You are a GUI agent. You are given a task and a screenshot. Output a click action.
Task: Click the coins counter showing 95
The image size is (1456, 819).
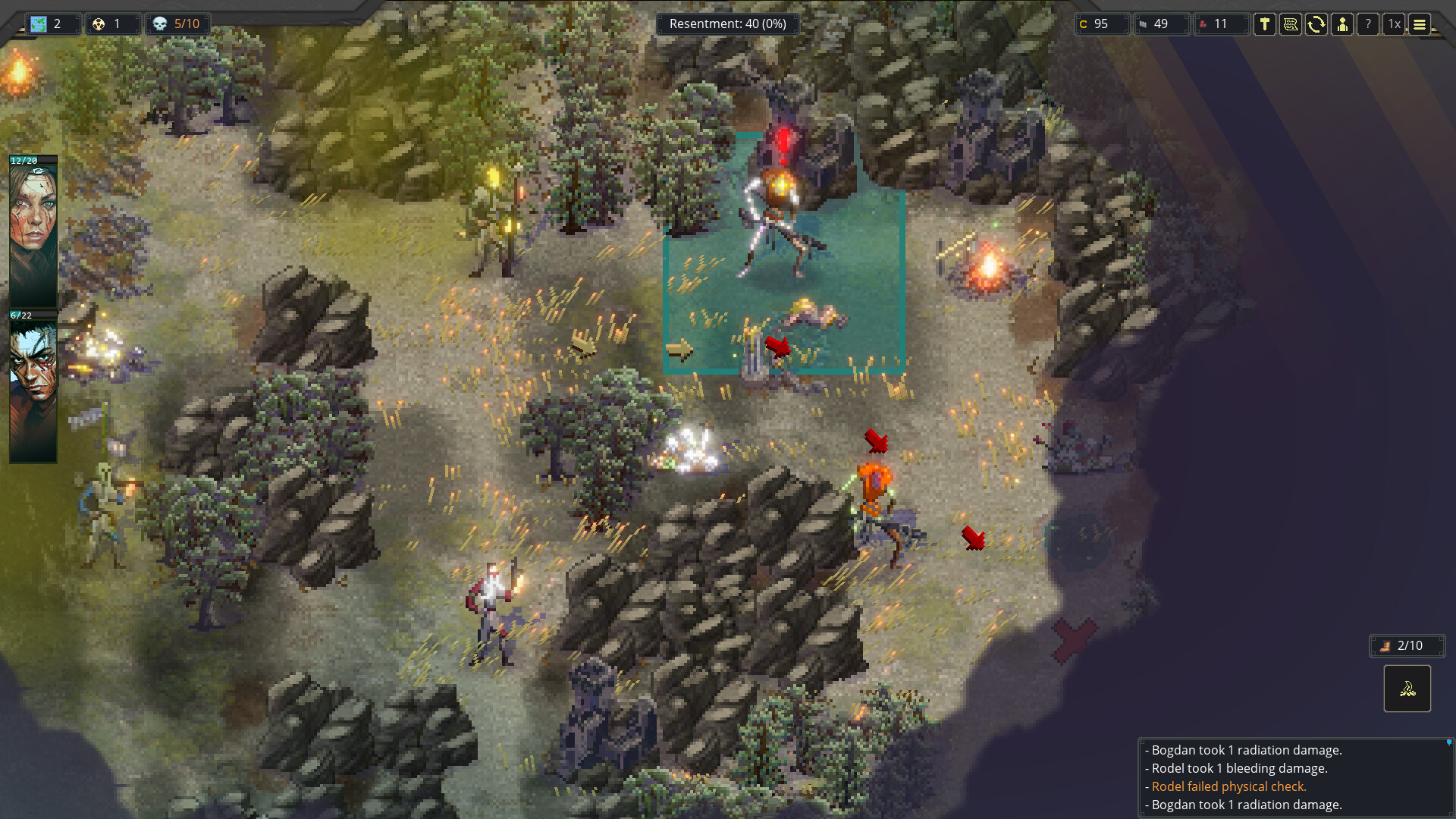click(x=1101, y=24)
